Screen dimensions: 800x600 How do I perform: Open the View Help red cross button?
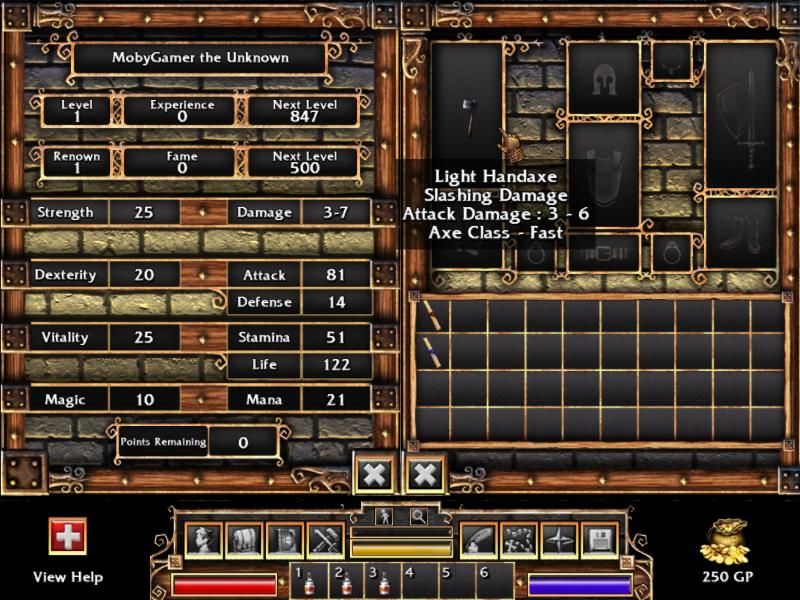[68, 535]
